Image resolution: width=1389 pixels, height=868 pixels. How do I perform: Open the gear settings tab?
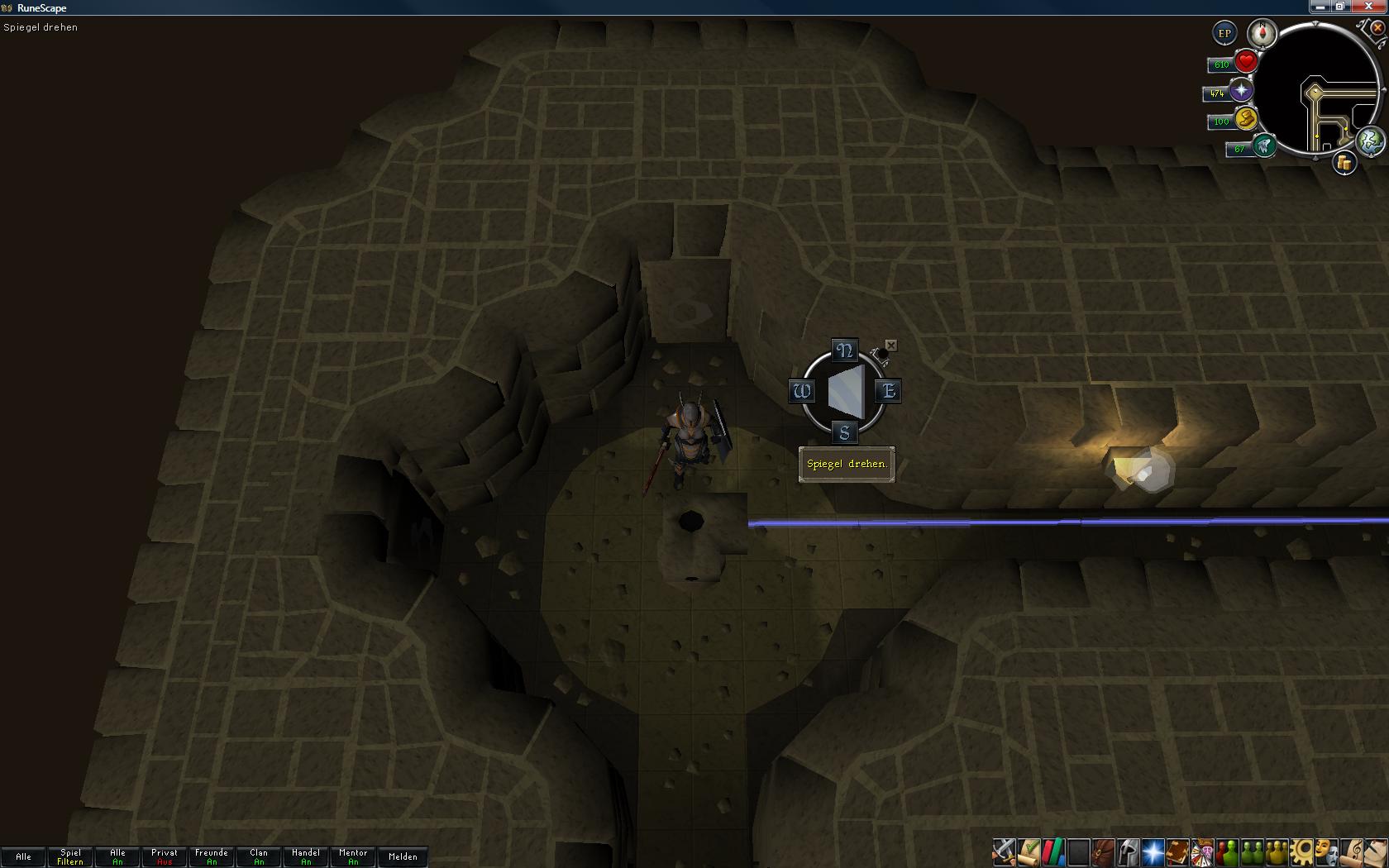(1301, 851)
